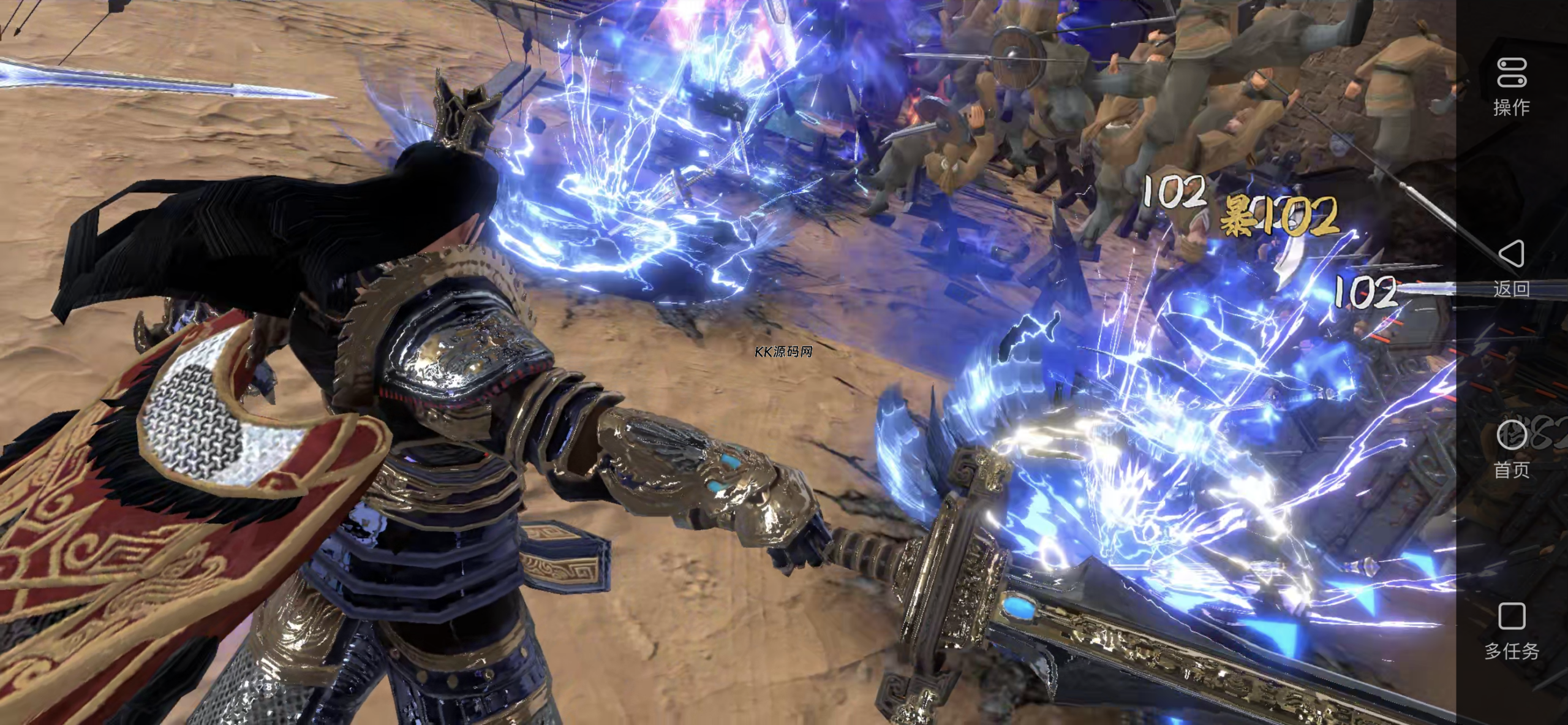Go to the 首页 home screen

click(1511, 448)
